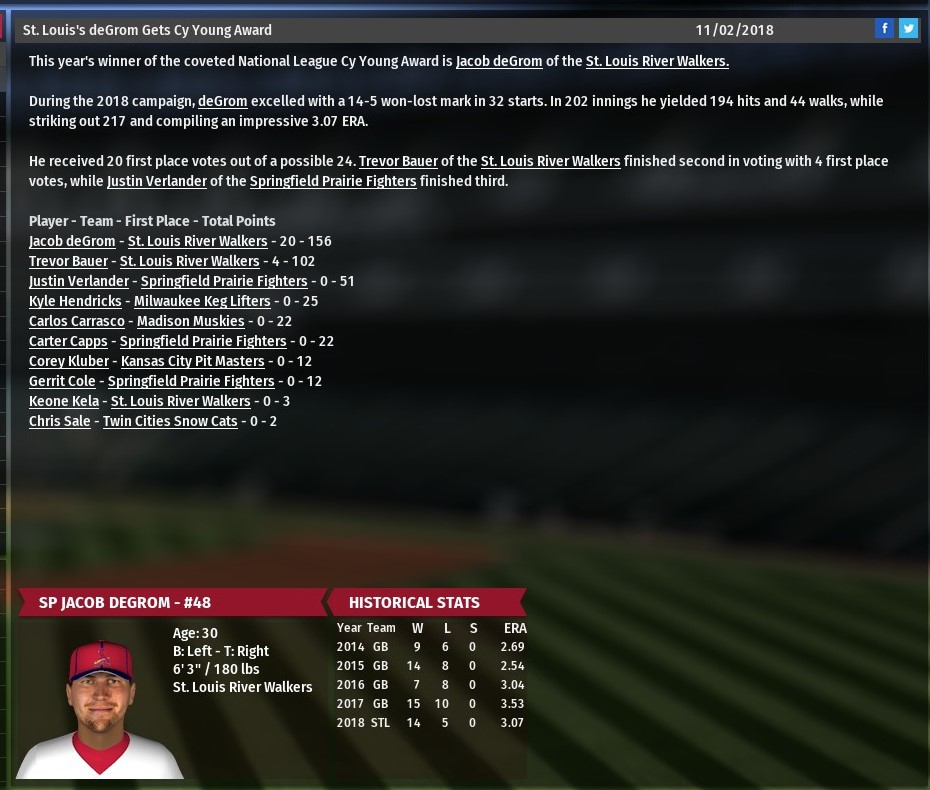
Task: Share the article on Twitter
Action: pyautogui.click(x=908, y=29)
